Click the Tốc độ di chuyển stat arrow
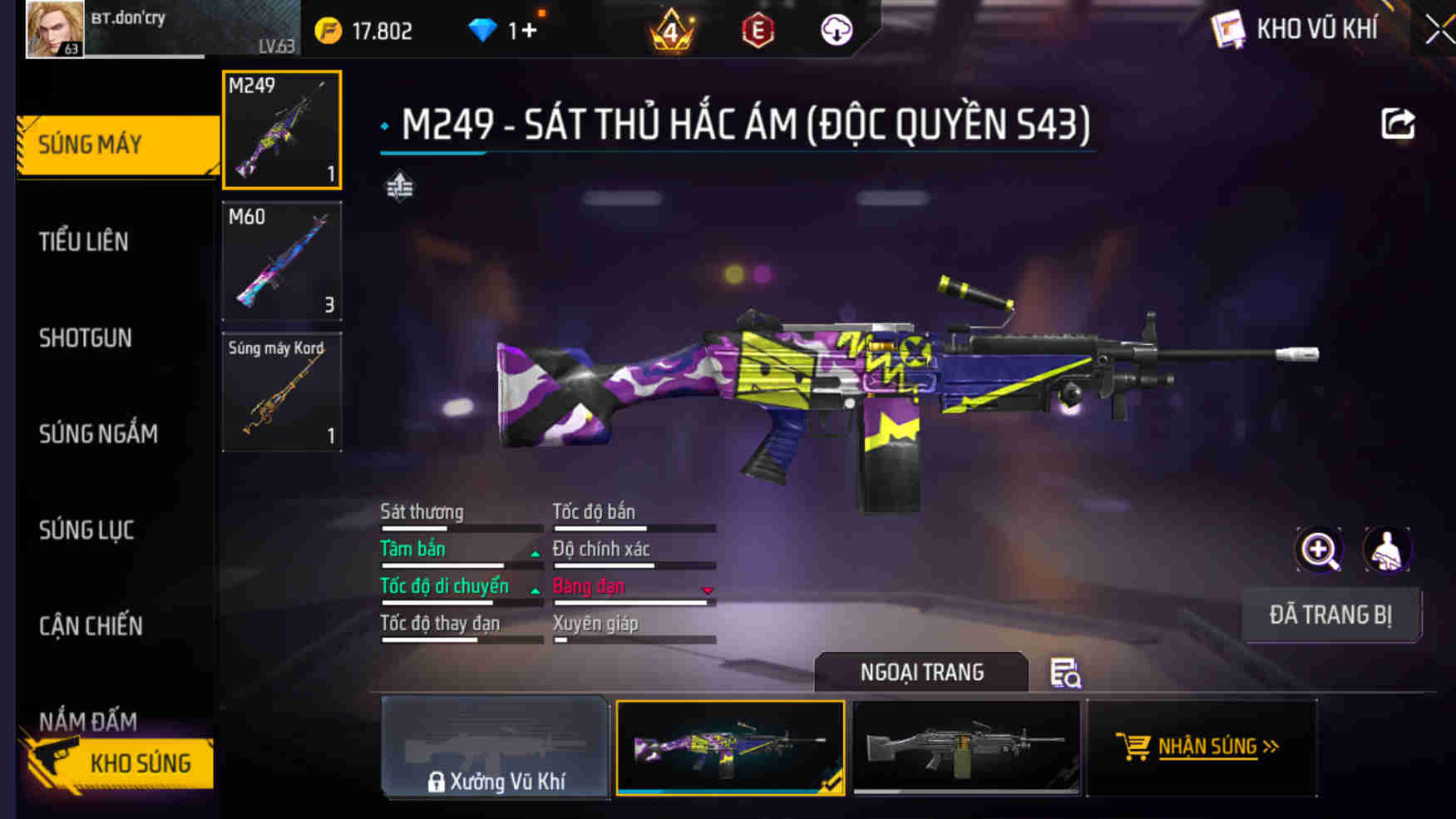 click(x=535, y=589)
